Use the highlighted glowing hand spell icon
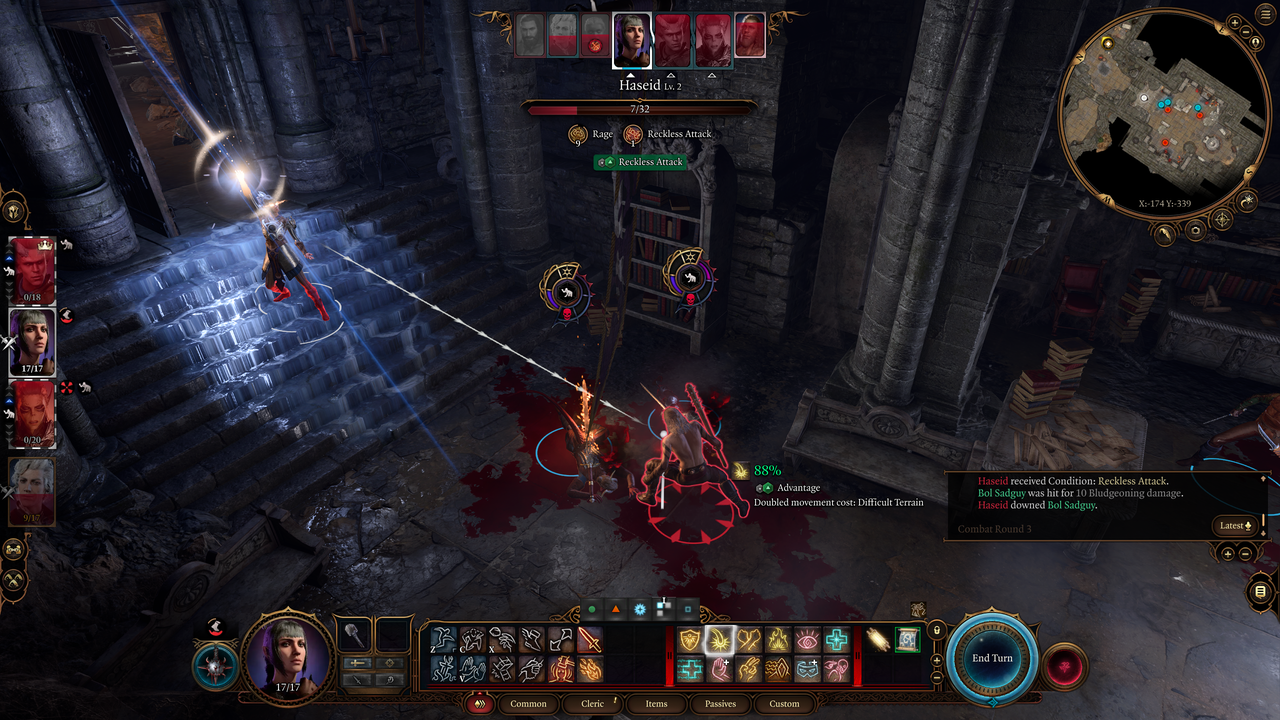 pyautogui.click(x=719, y=640)
